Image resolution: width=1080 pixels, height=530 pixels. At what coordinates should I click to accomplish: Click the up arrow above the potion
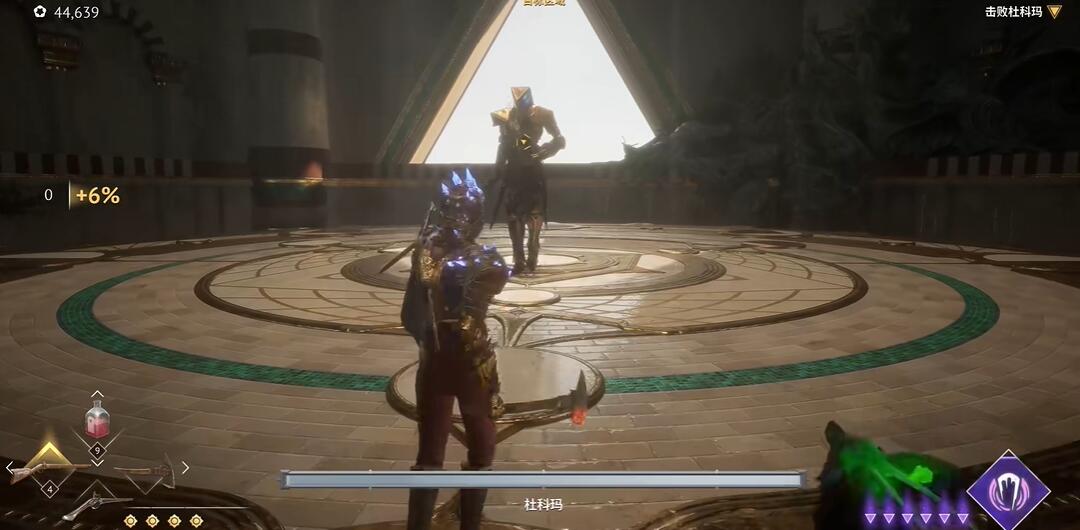[97, 395]
